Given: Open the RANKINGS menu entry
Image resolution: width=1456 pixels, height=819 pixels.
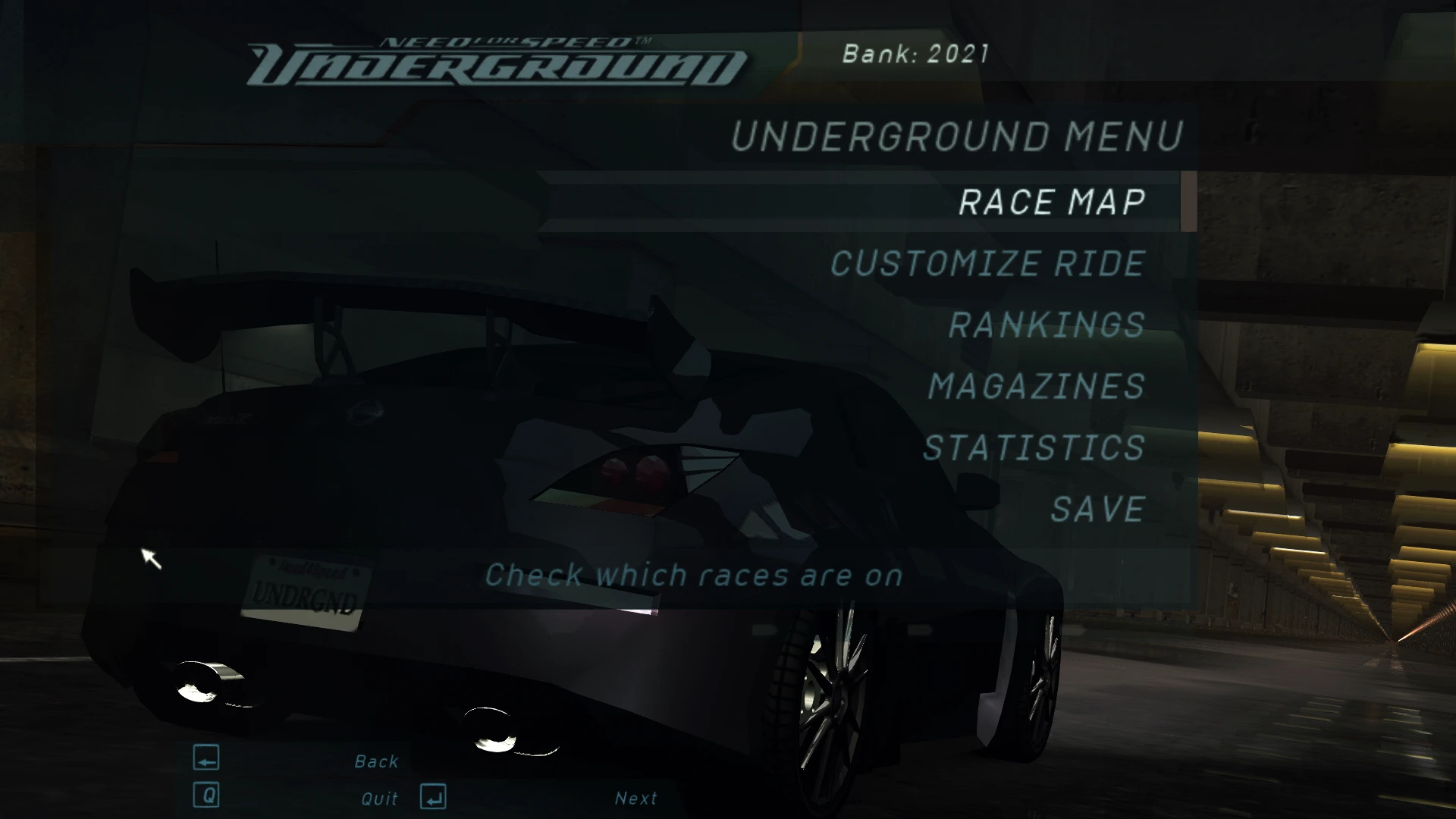Looking at the screenshot, I should 1046,325.
